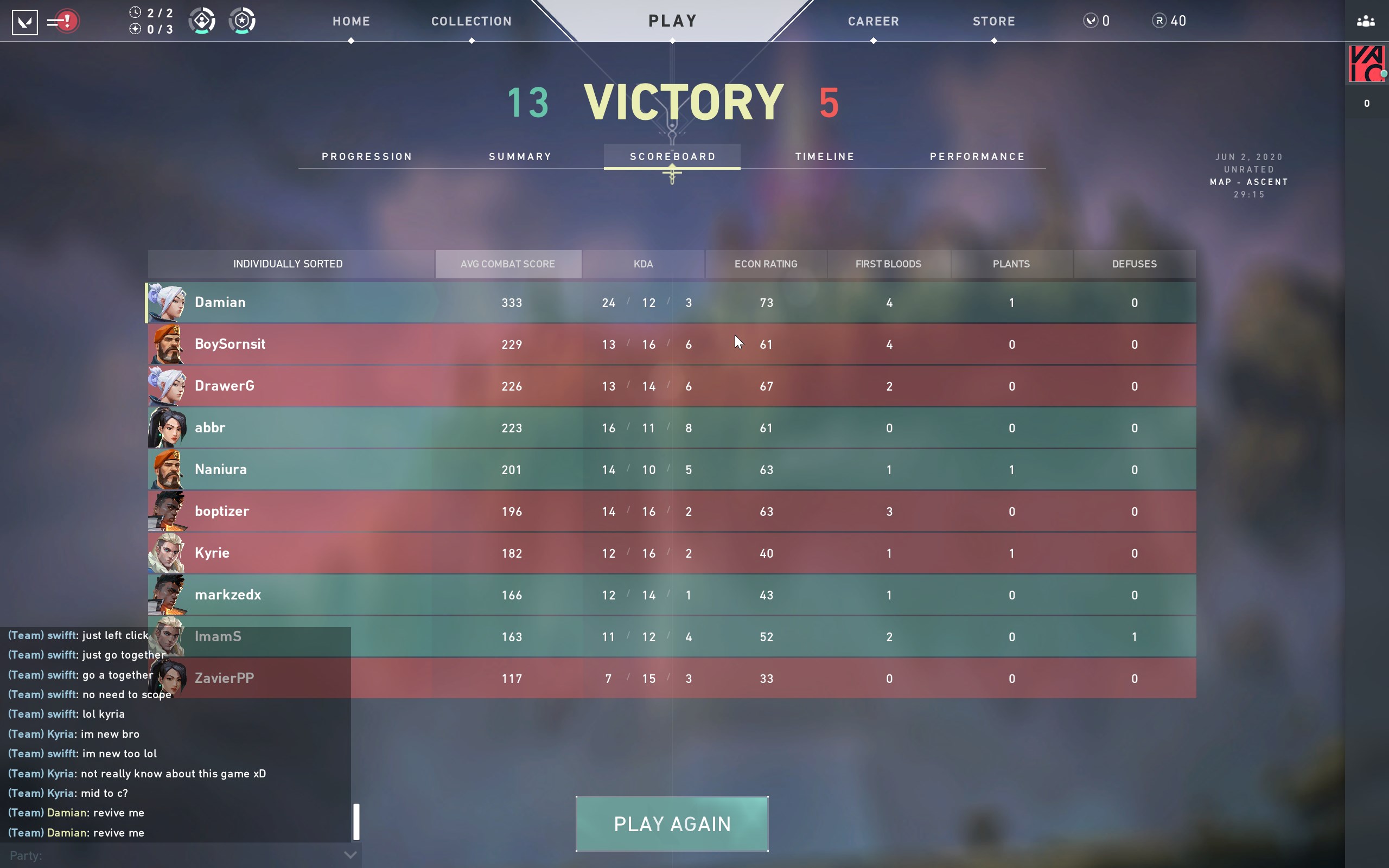This screenshot has height=868, width=1389.
Task: Click the Play Again button
Action: point(672,824)
